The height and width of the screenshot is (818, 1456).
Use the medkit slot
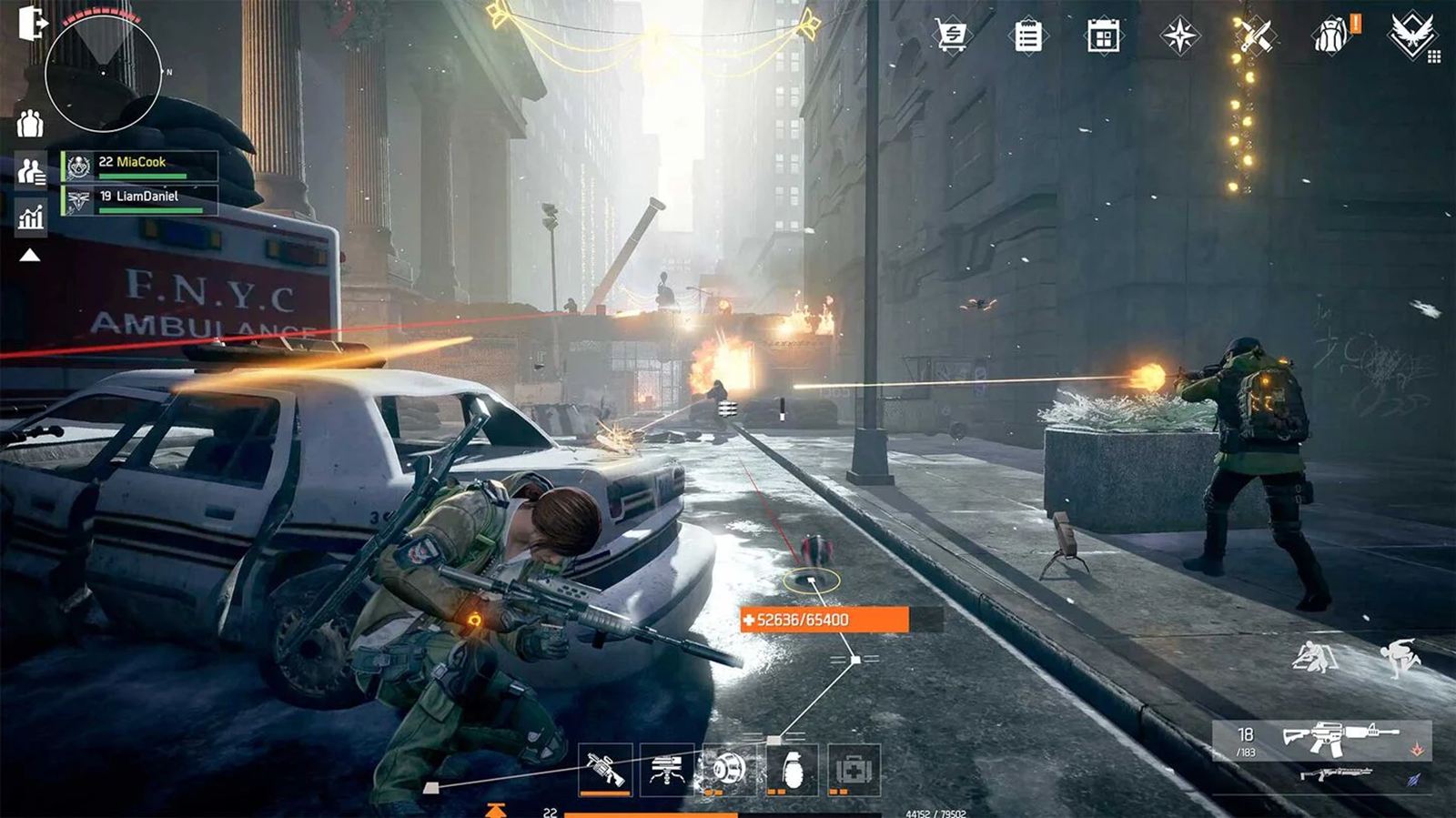[x=854, y=770]
